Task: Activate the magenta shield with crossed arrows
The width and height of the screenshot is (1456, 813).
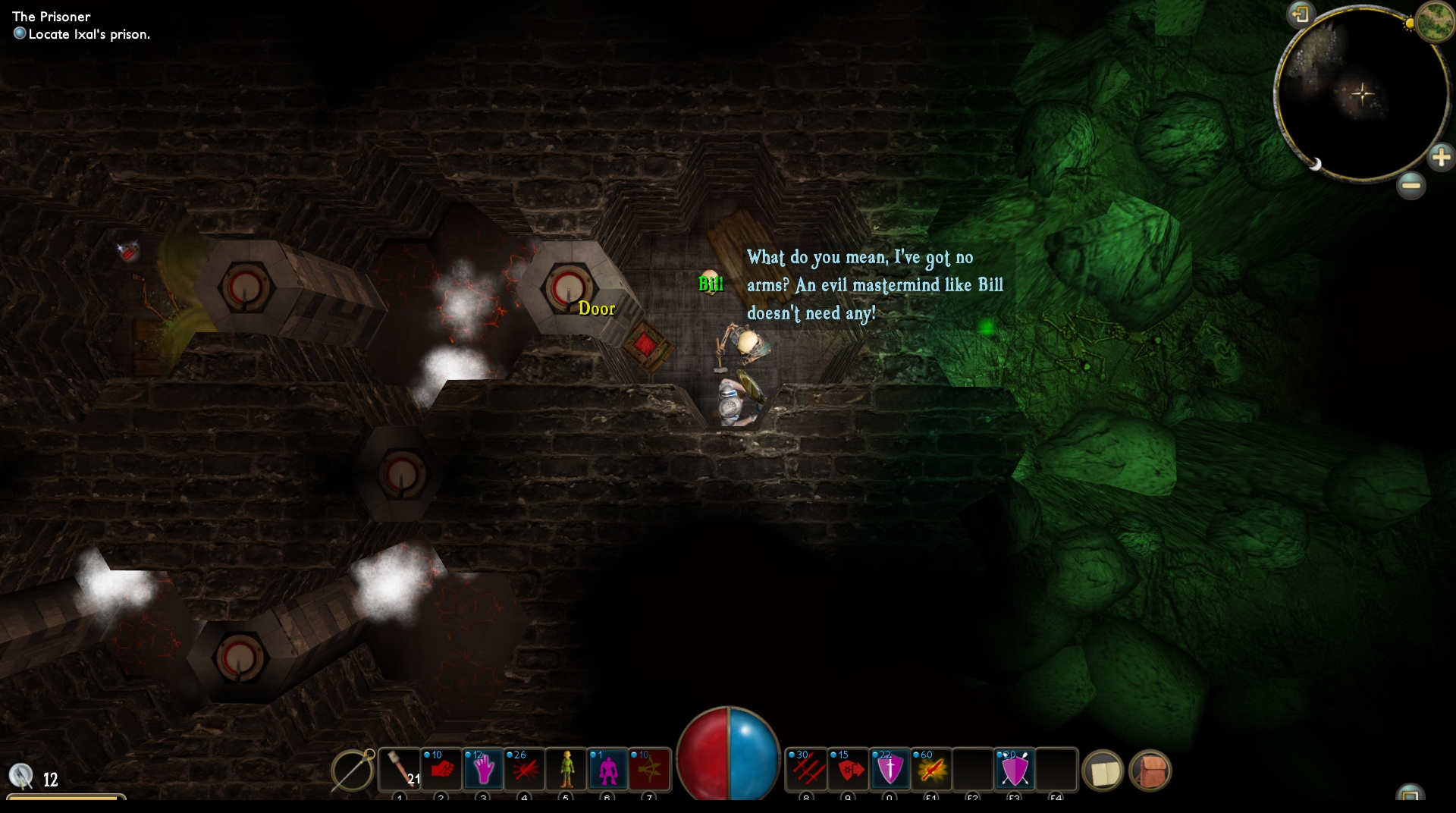Action: [1015, 771]
